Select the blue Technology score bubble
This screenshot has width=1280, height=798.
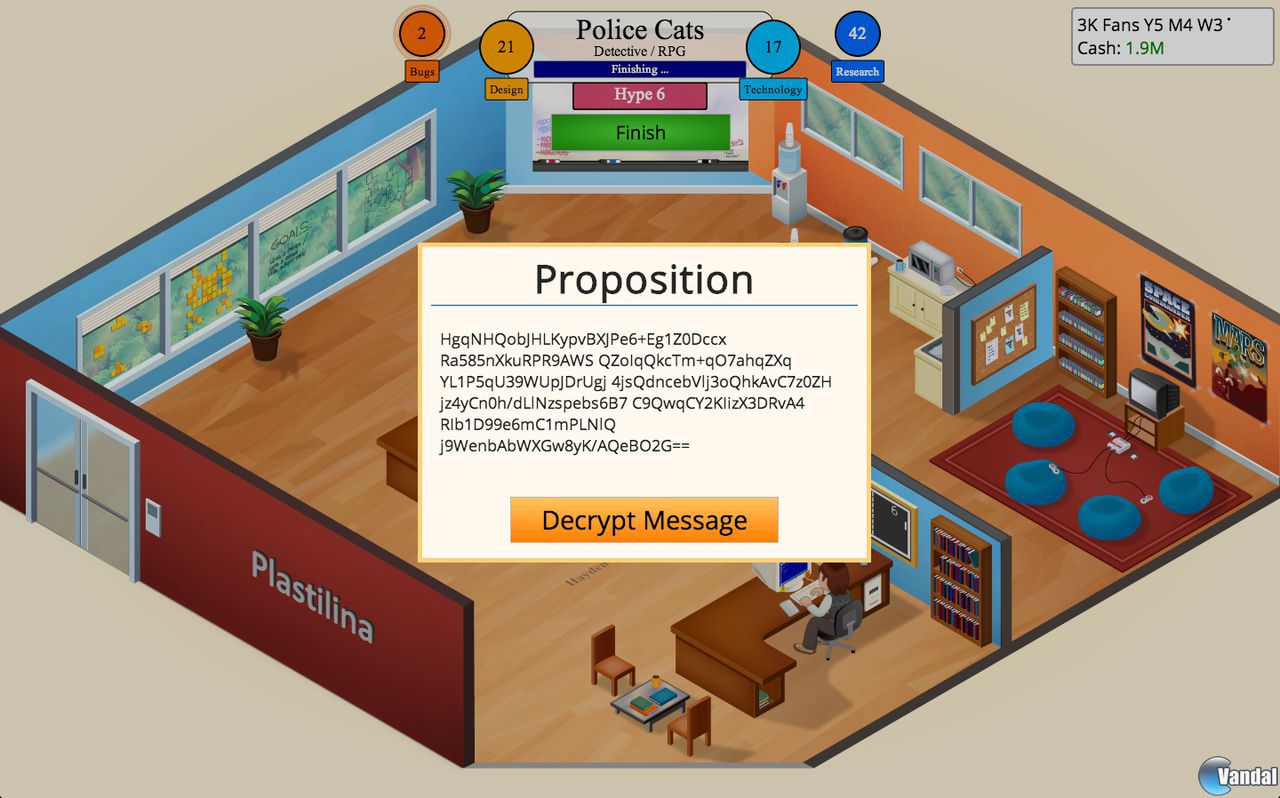click(x=771, y=47)
